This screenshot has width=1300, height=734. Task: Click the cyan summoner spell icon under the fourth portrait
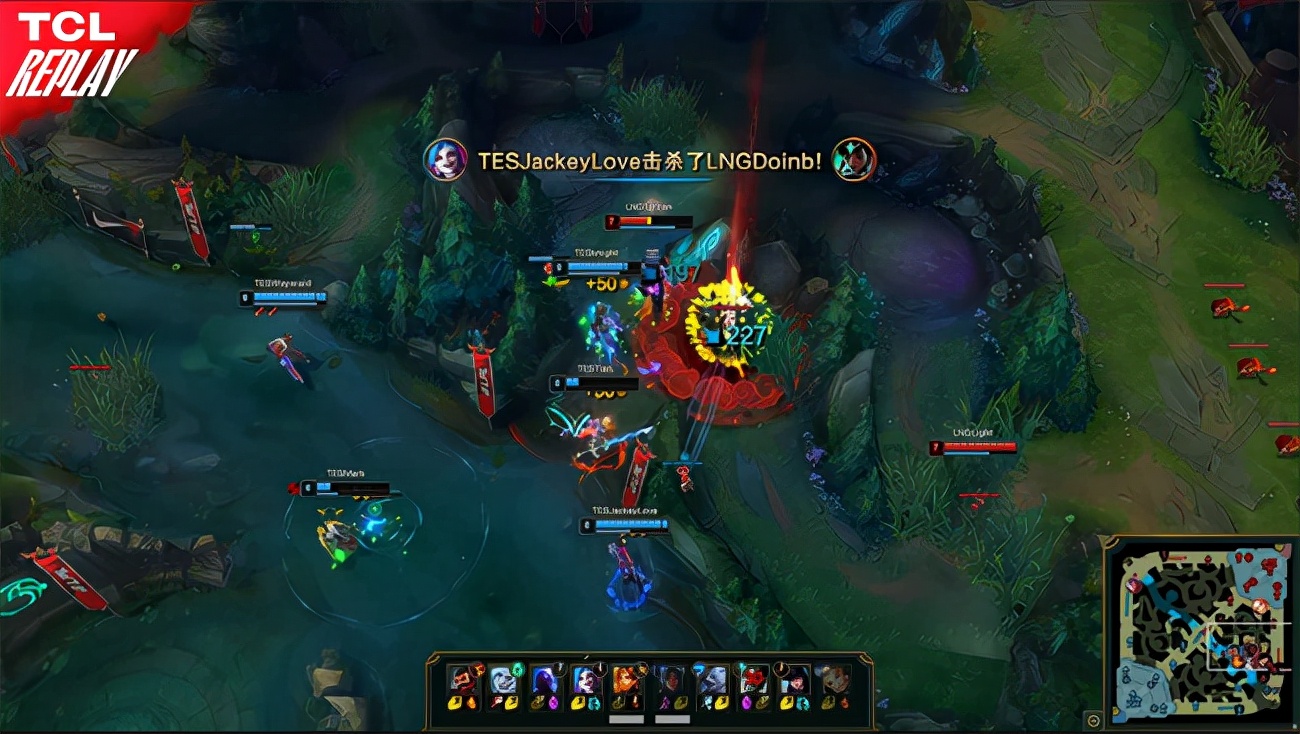[x=593, y=704]
